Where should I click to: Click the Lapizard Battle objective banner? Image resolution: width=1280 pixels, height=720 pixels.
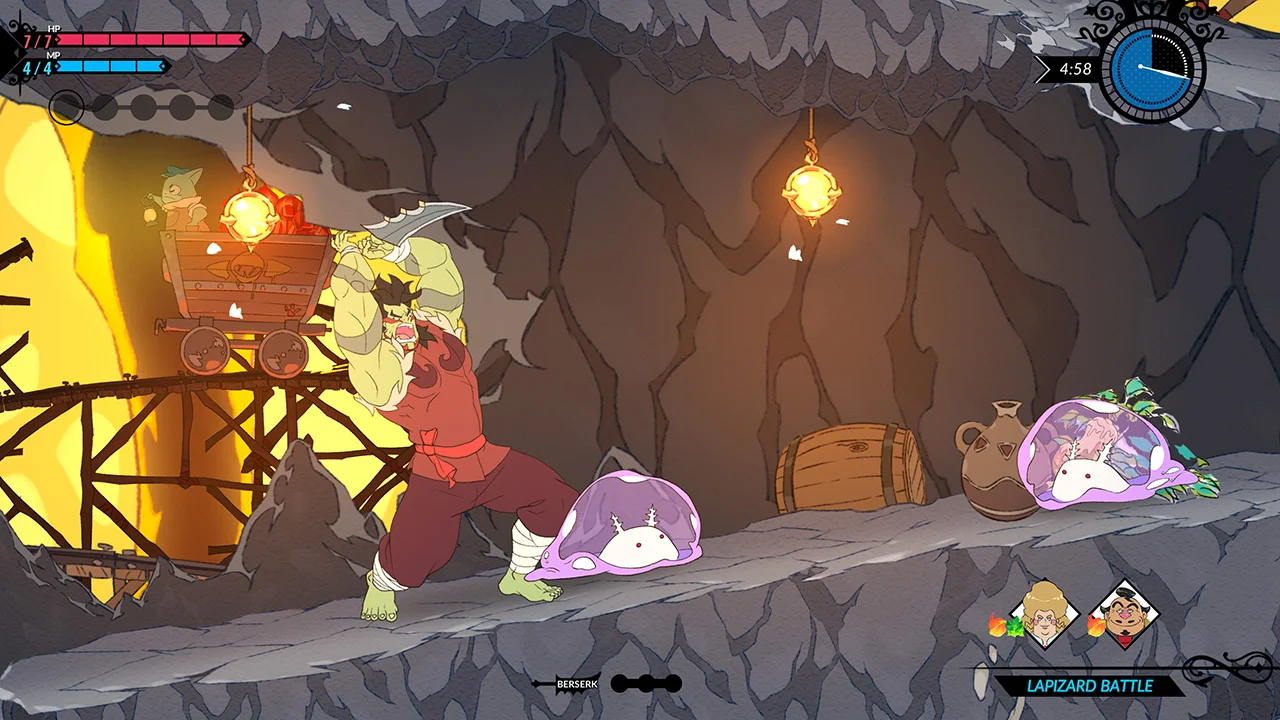1089,686
